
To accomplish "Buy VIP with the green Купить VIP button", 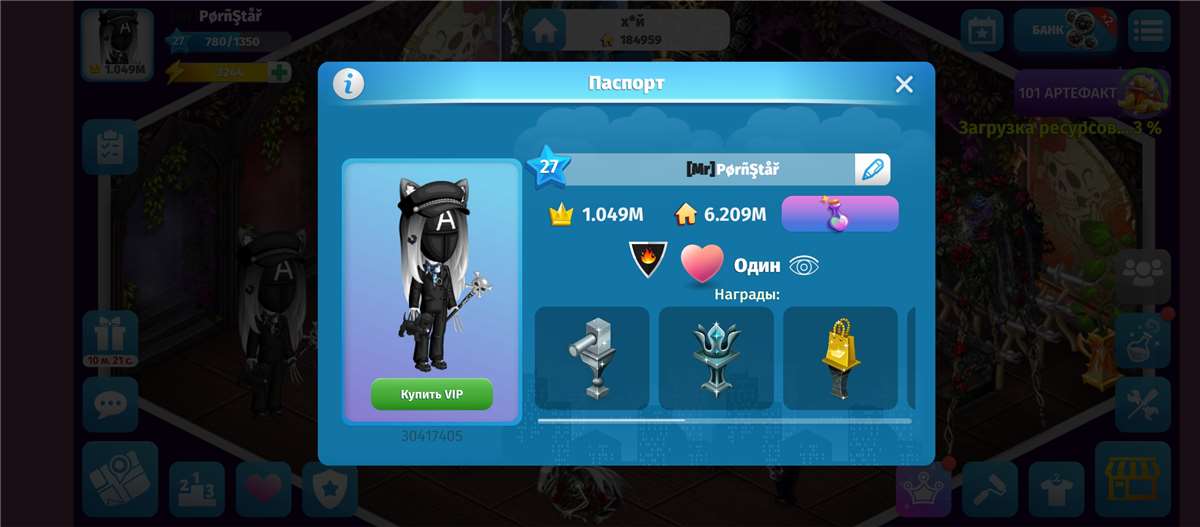I will [x=432, y=394].
